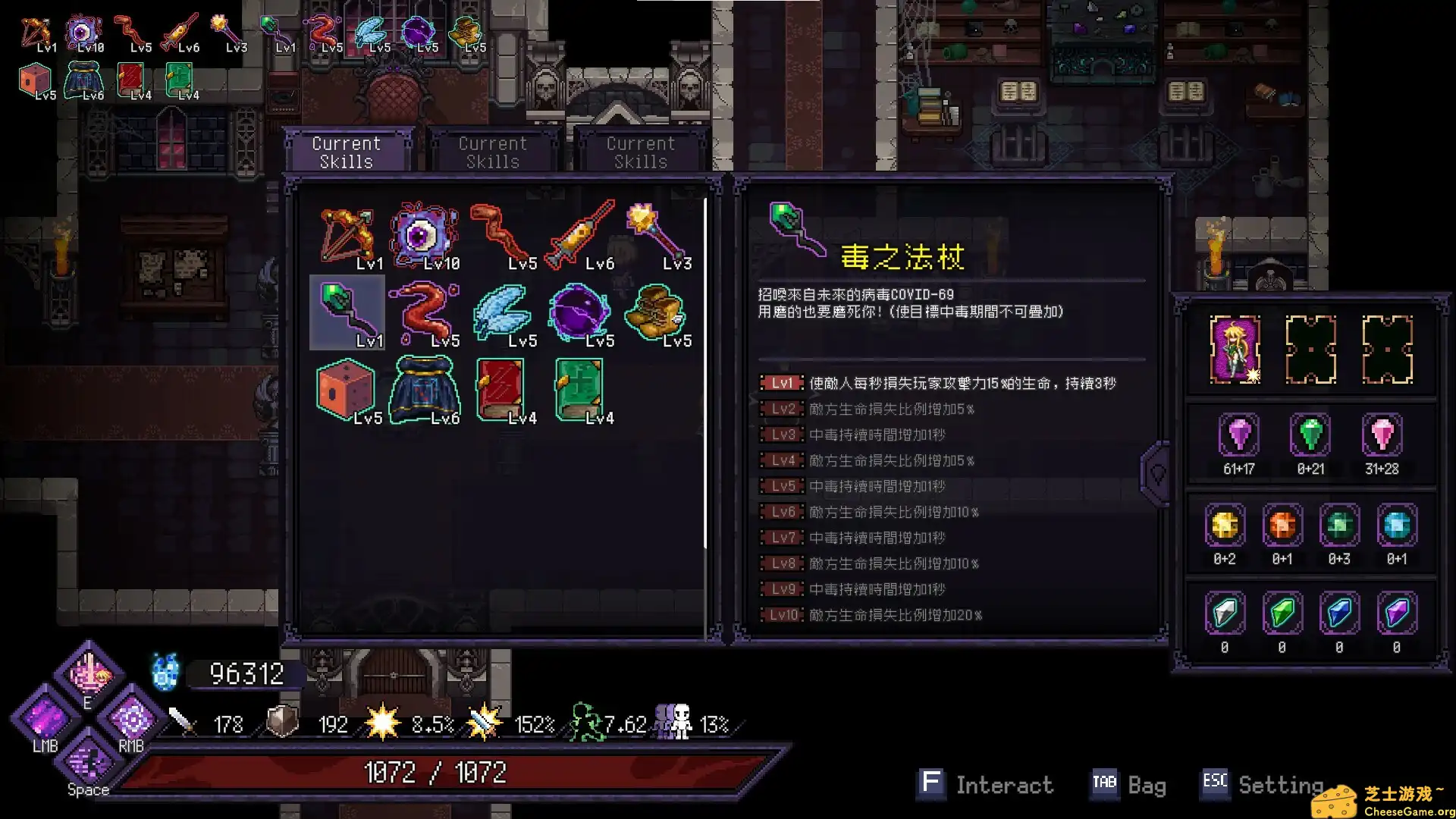Image resolution: width=1456 pixels, height=819 pixels.
Task: Inspect the Lv6 cloak skill
Action: point(425,388)
